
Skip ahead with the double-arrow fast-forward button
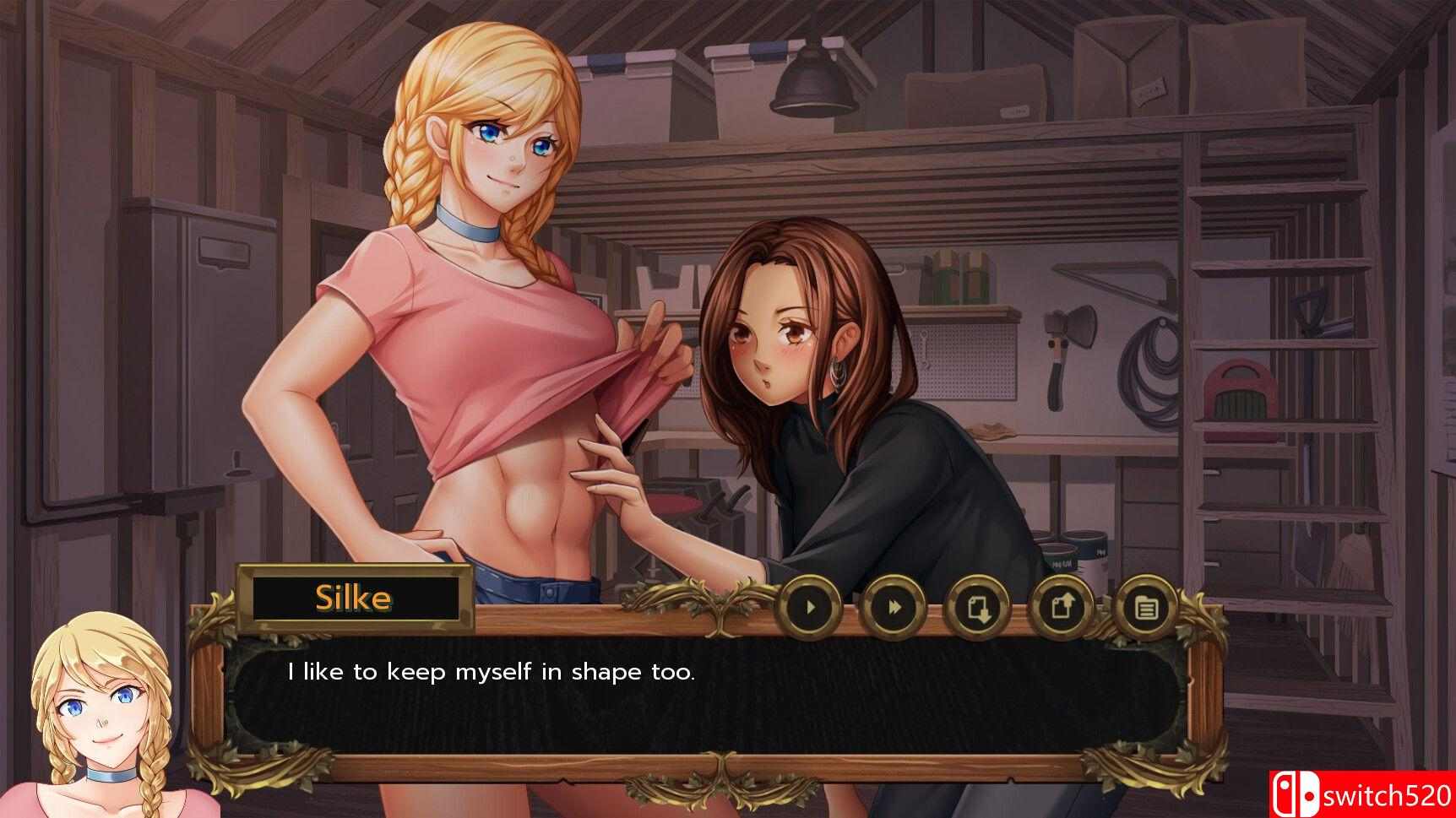pos(893,606)
